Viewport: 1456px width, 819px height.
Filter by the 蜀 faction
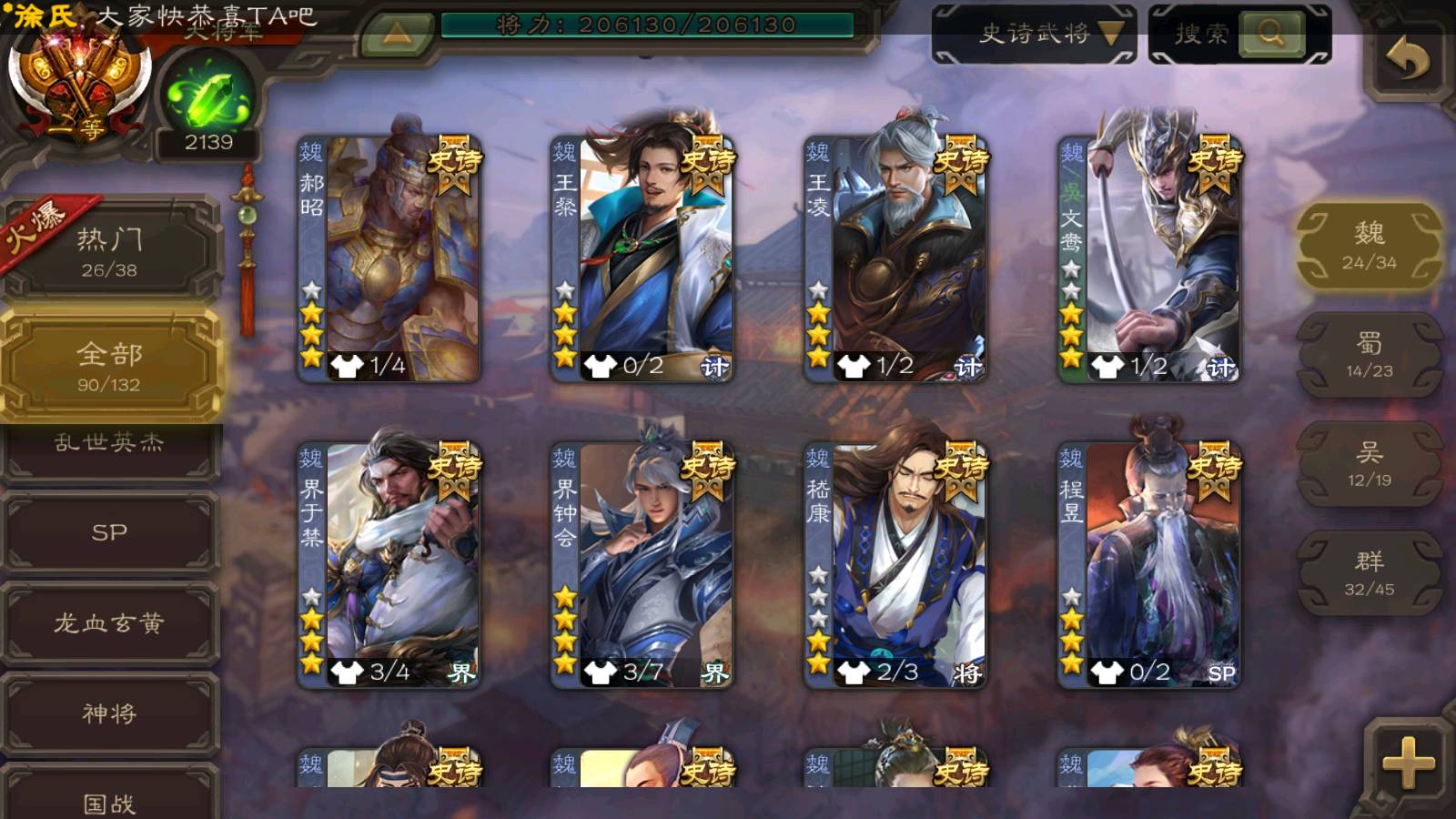(1369, 355)
